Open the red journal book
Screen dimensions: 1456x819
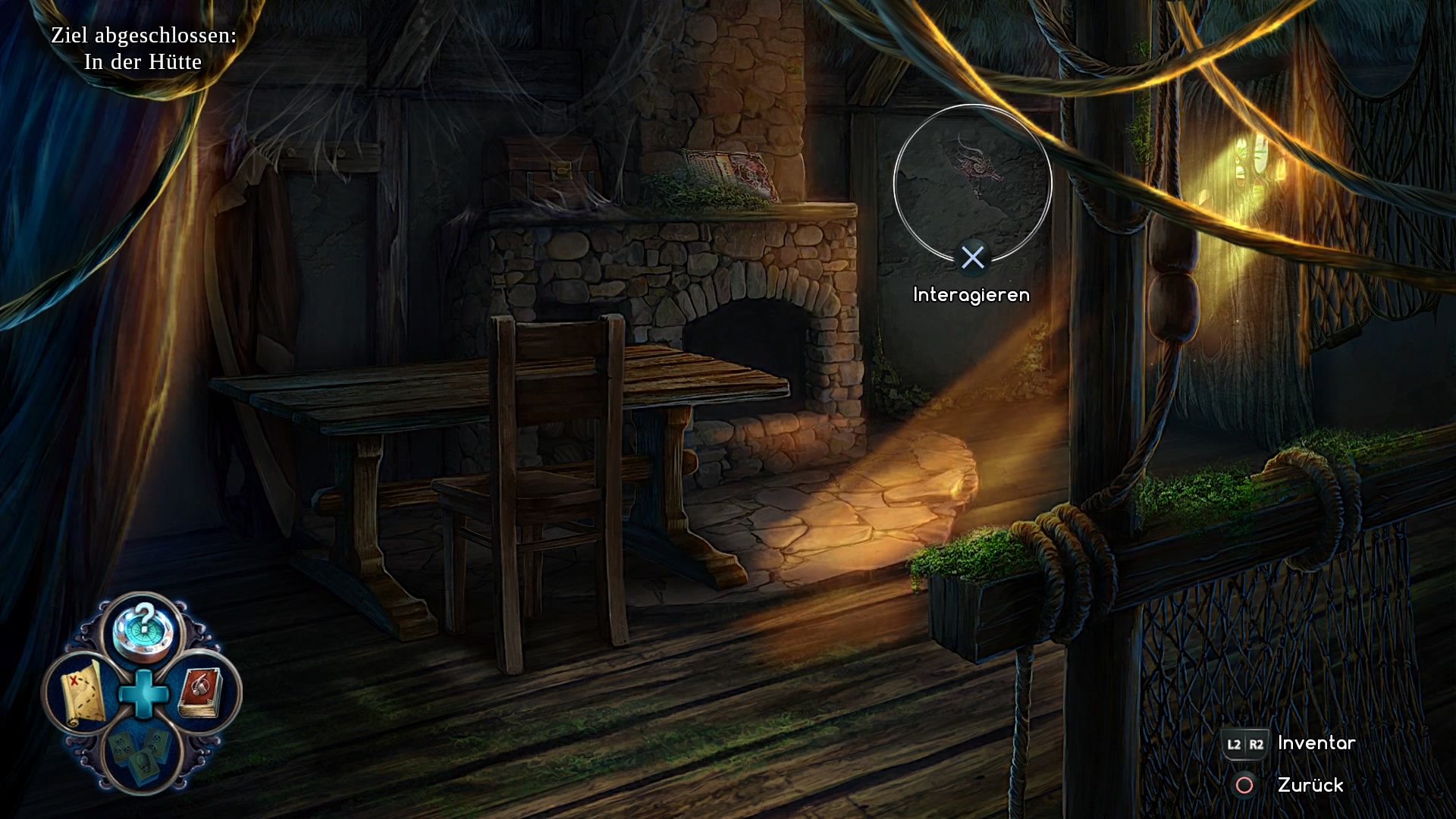coord(202,692)
